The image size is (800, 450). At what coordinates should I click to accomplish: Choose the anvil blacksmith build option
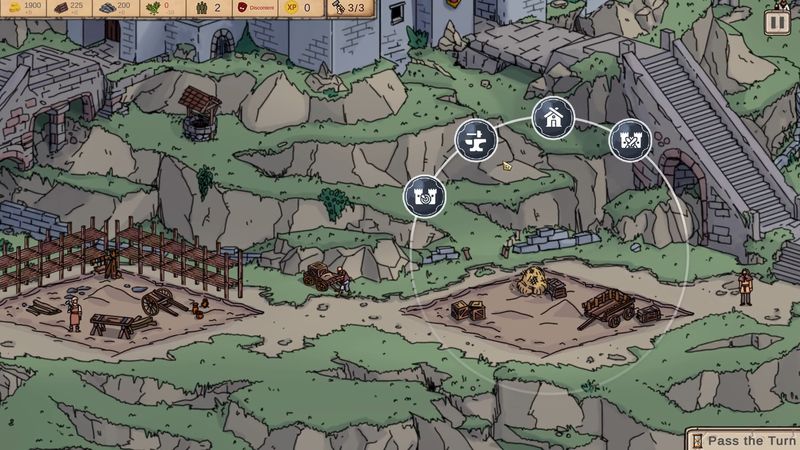pos(476,139)
